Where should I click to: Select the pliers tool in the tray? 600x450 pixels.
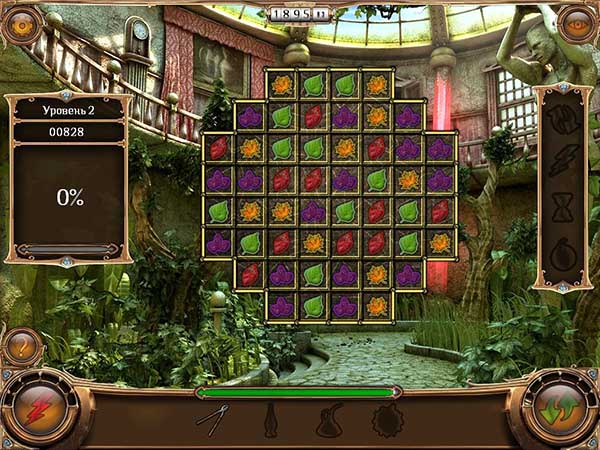pos(214,419)
